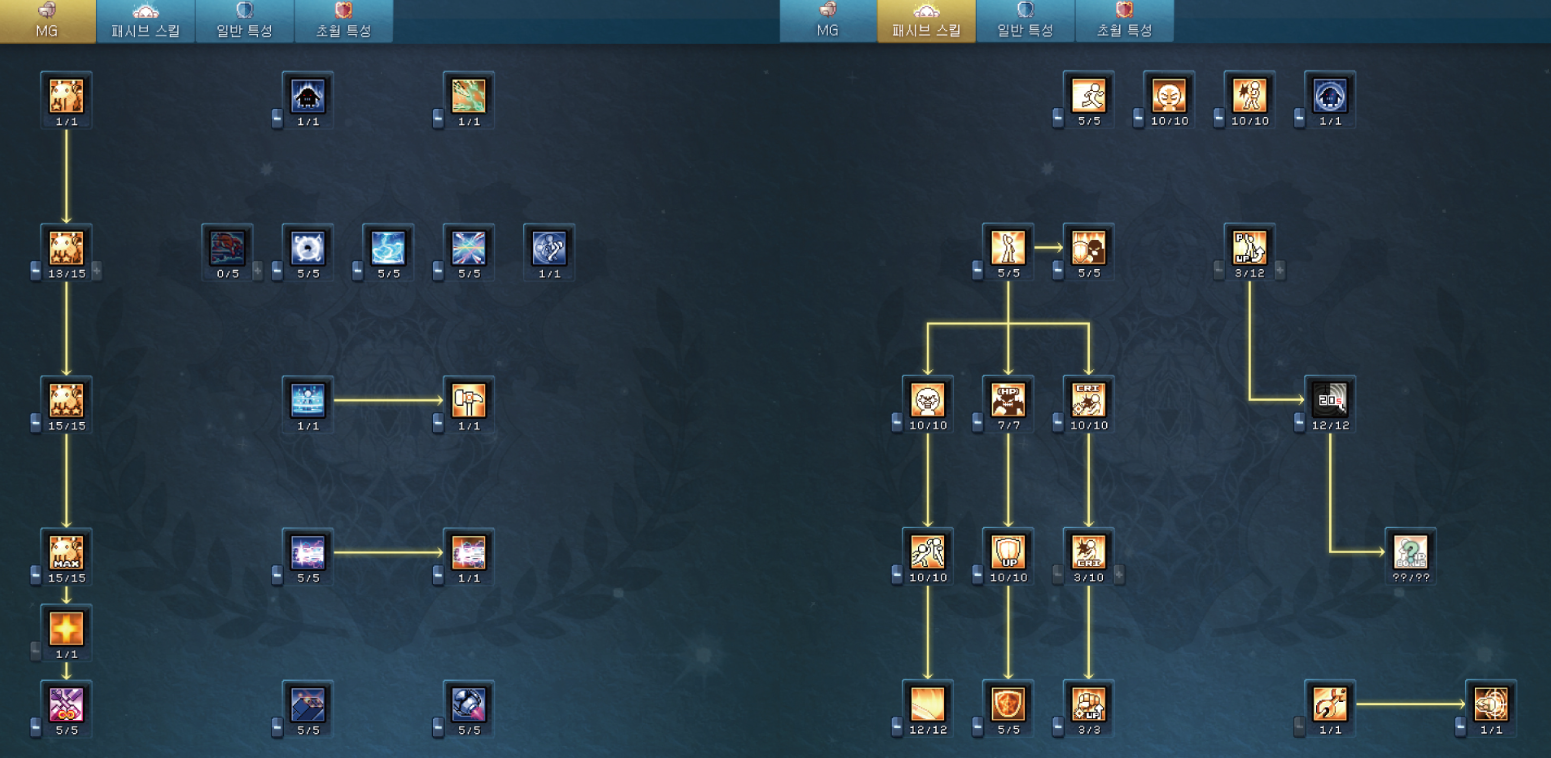Add a point to the 3/10 ERI passive

(1119, 575)
